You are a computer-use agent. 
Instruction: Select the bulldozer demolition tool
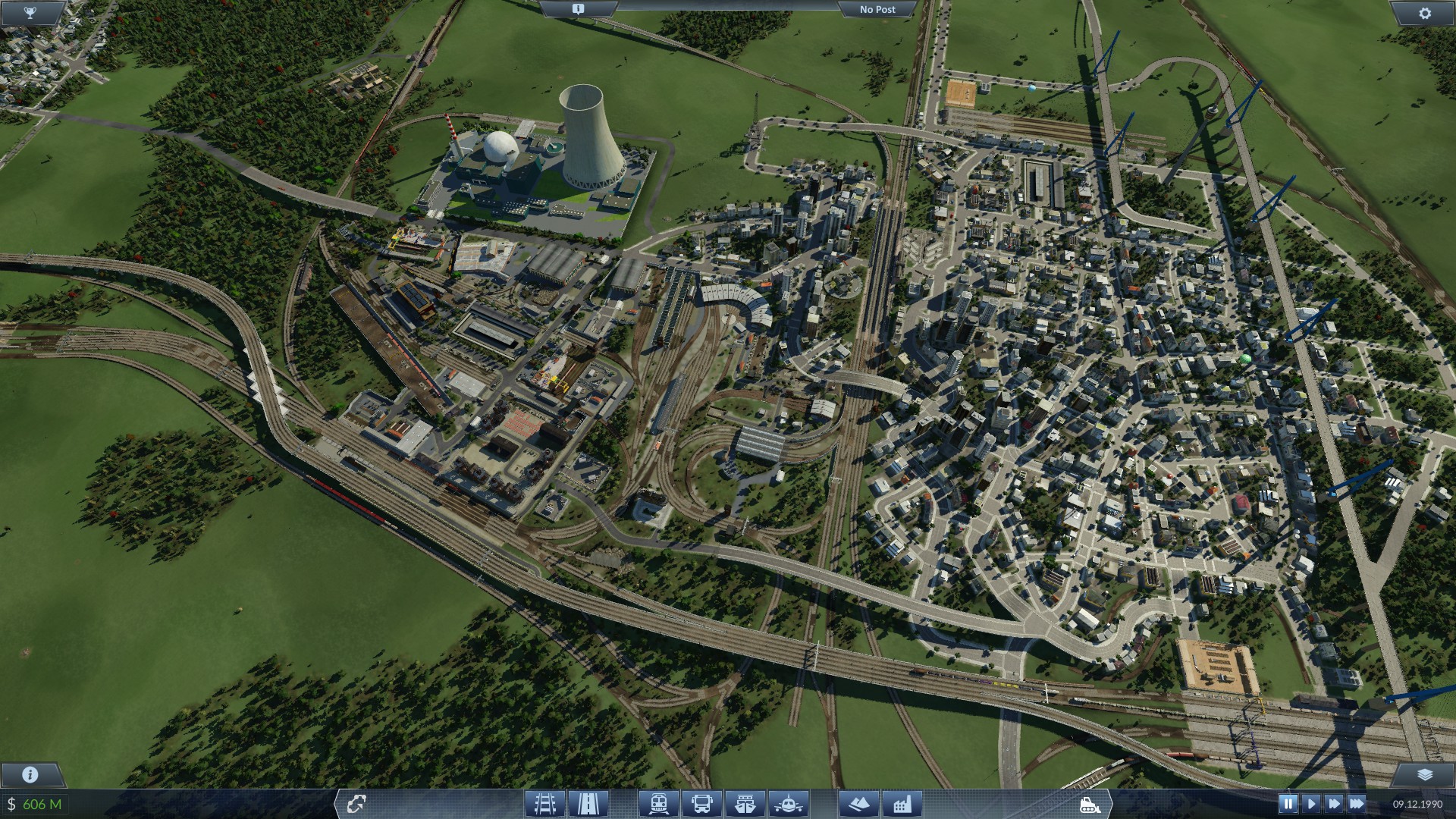[x=1090, y=805]
